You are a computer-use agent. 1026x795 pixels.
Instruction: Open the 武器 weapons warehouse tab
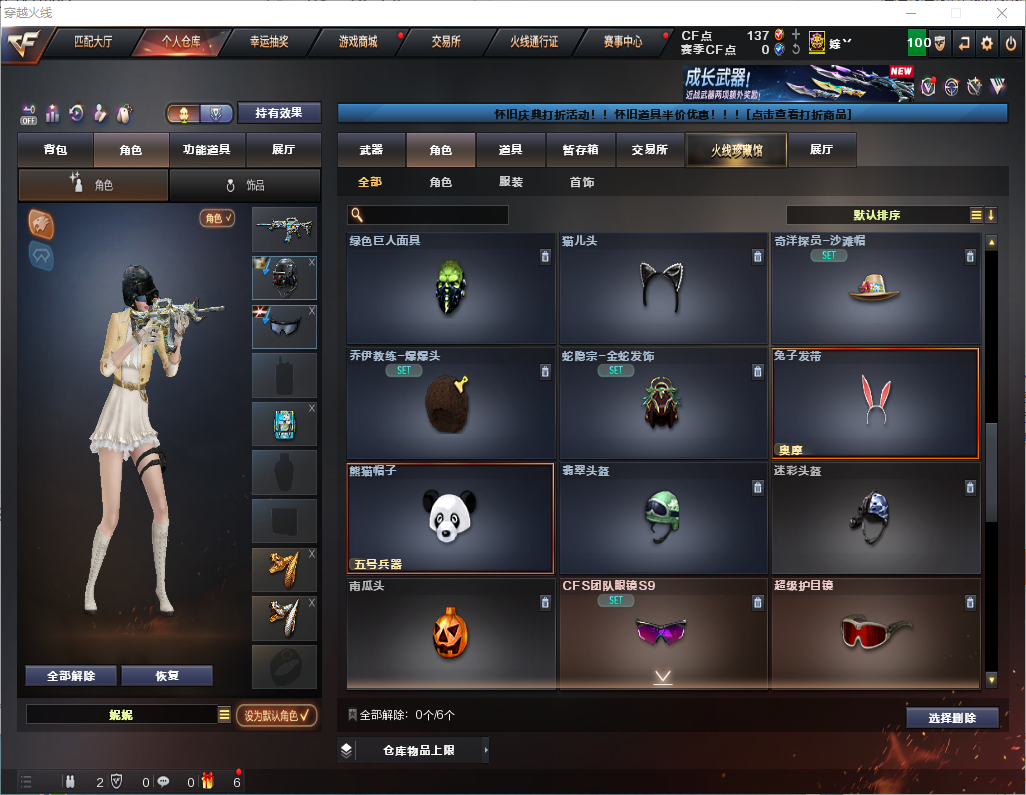click(371, 150)
